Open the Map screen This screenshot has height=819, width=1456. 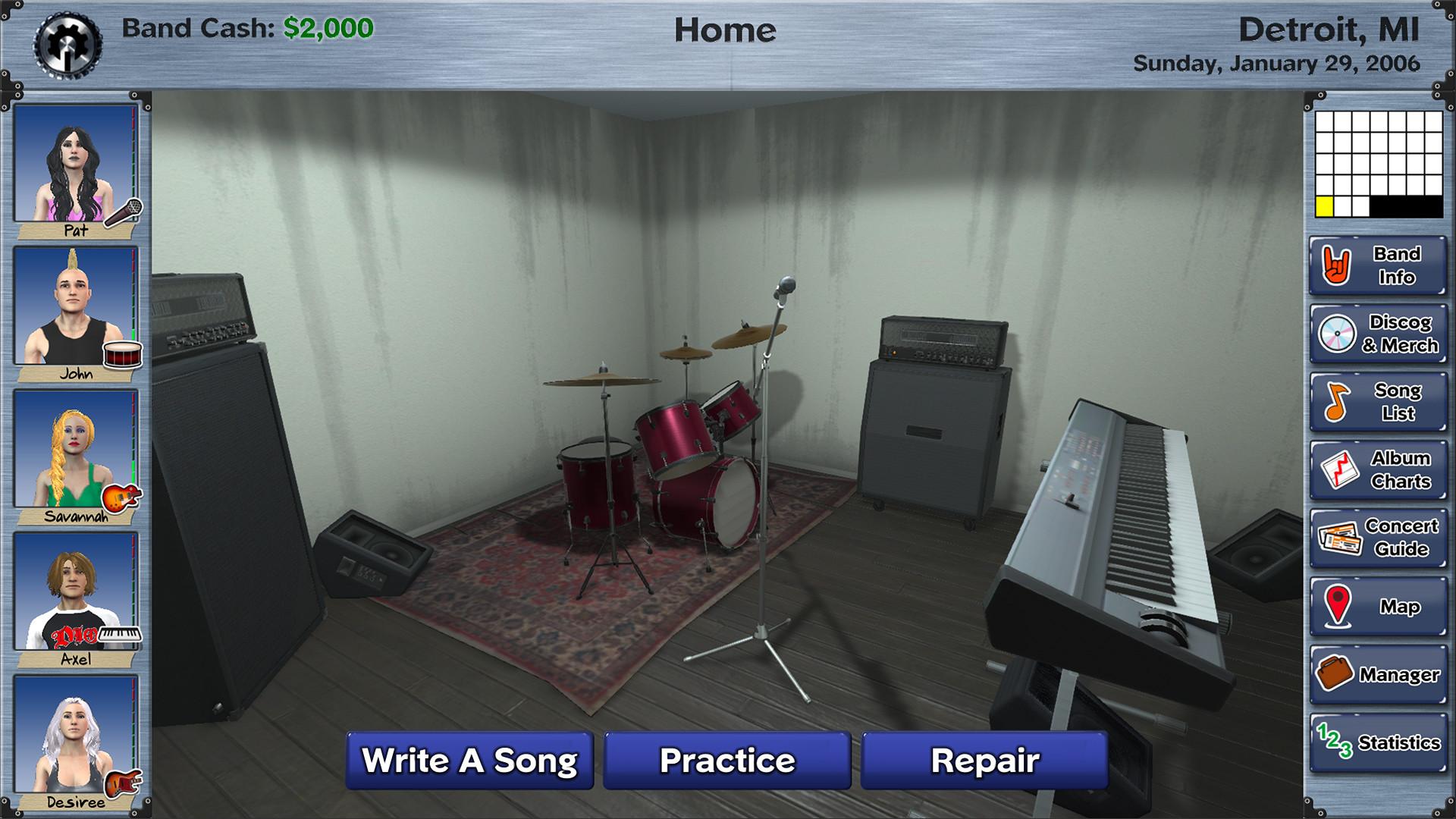coord(1376,606)
